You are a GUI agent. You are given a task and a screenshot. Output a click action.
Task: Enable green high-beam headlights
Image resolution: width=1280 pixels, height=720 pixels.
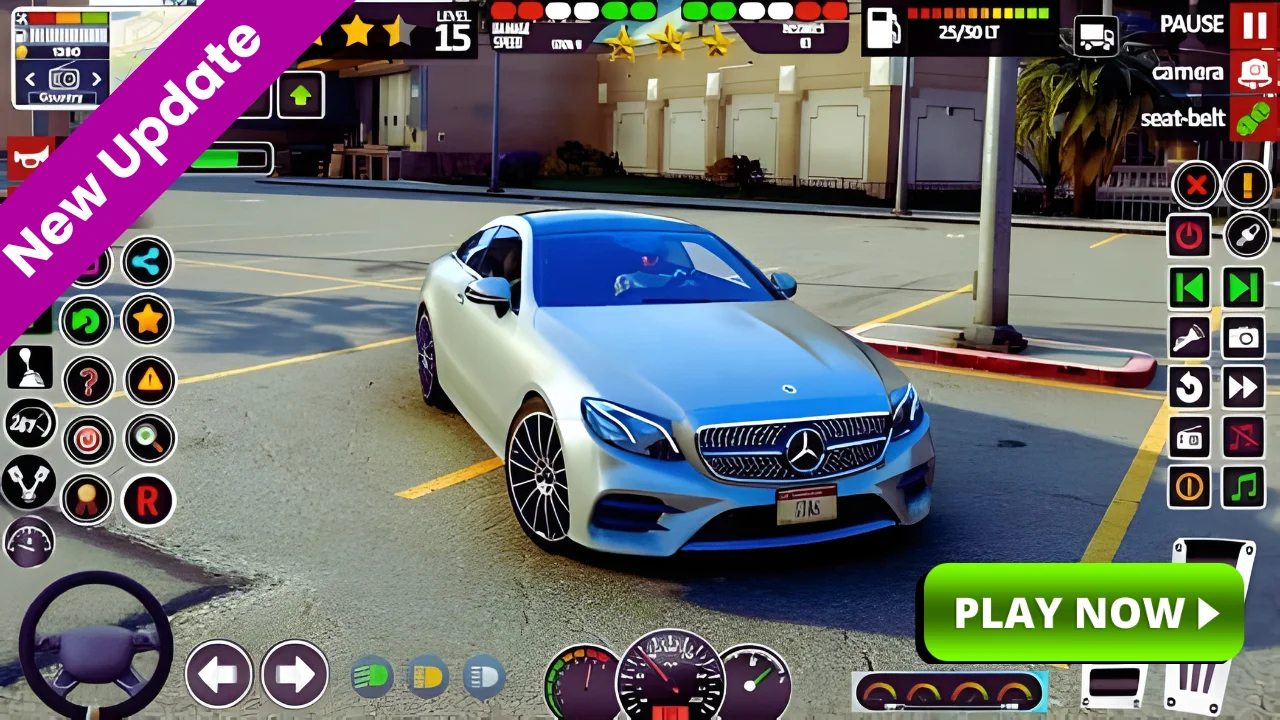click(372, 676)
